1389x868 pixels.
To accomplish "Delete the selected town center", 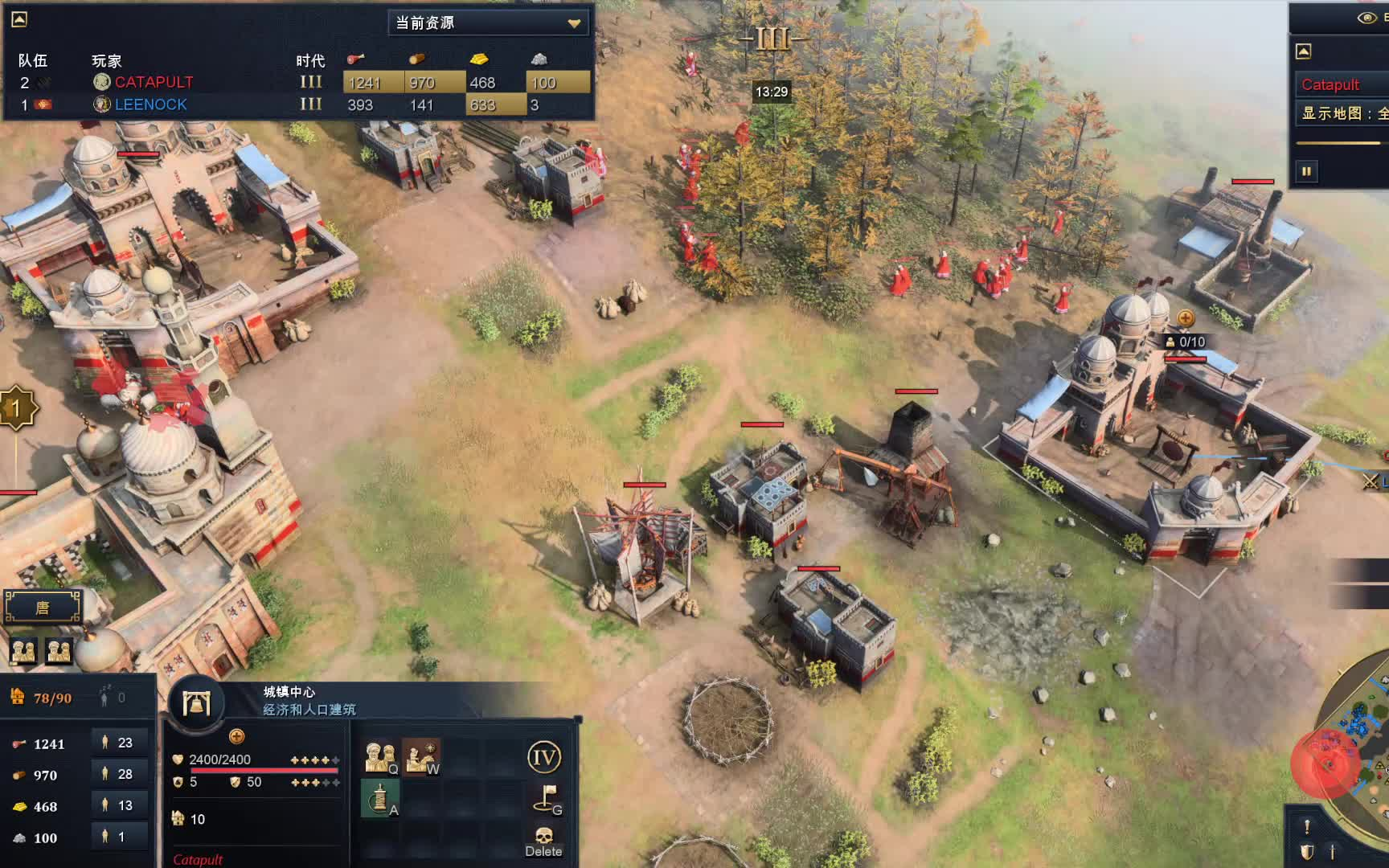I will pyautogui.click(x=543, y=841).
